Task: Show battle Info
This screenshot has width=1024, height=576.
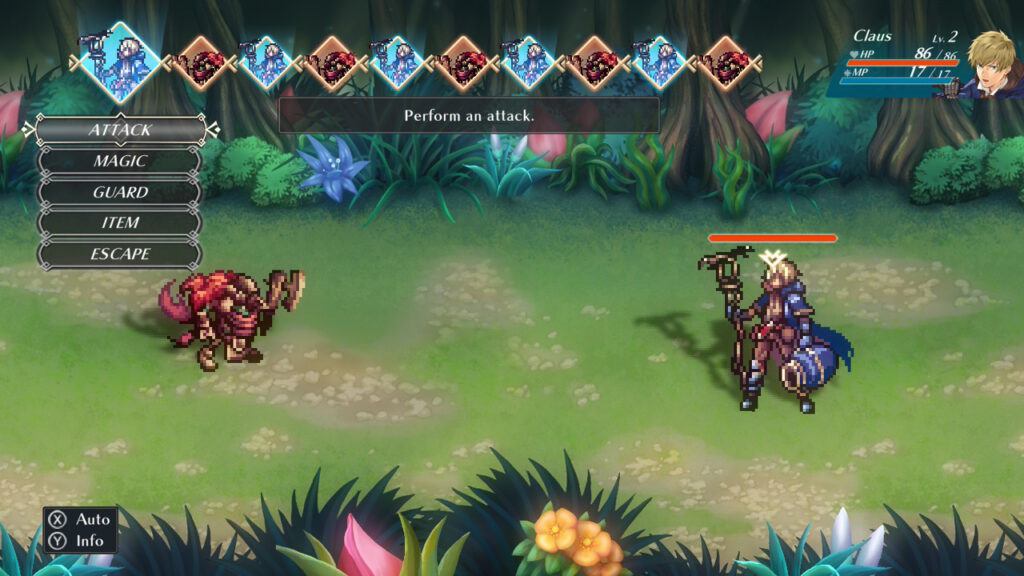Action: tap(80, 541)
